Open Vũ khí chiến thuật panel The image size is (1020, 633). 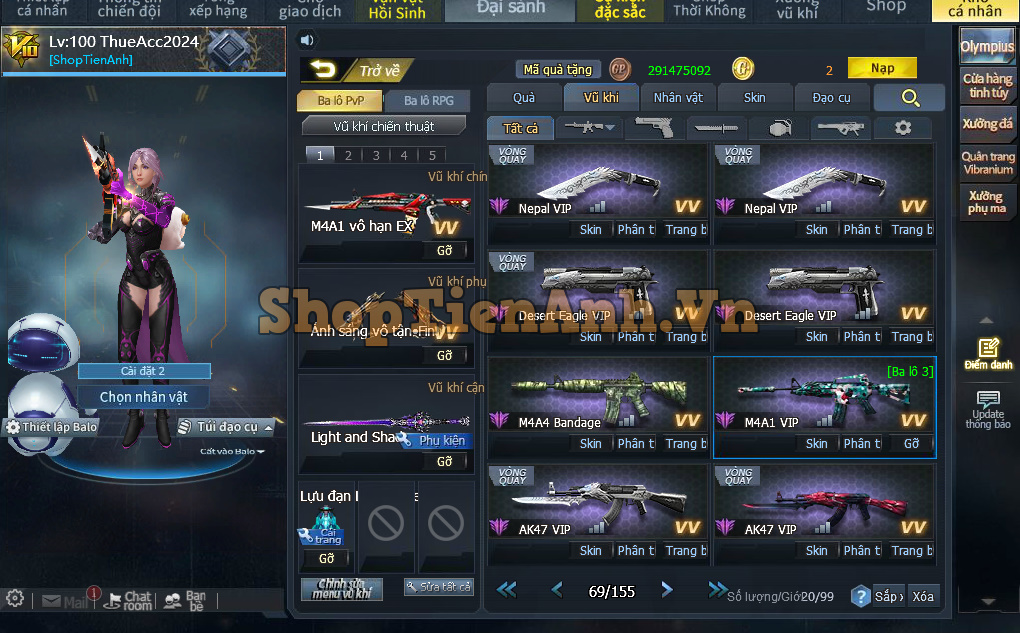point(384,126)
